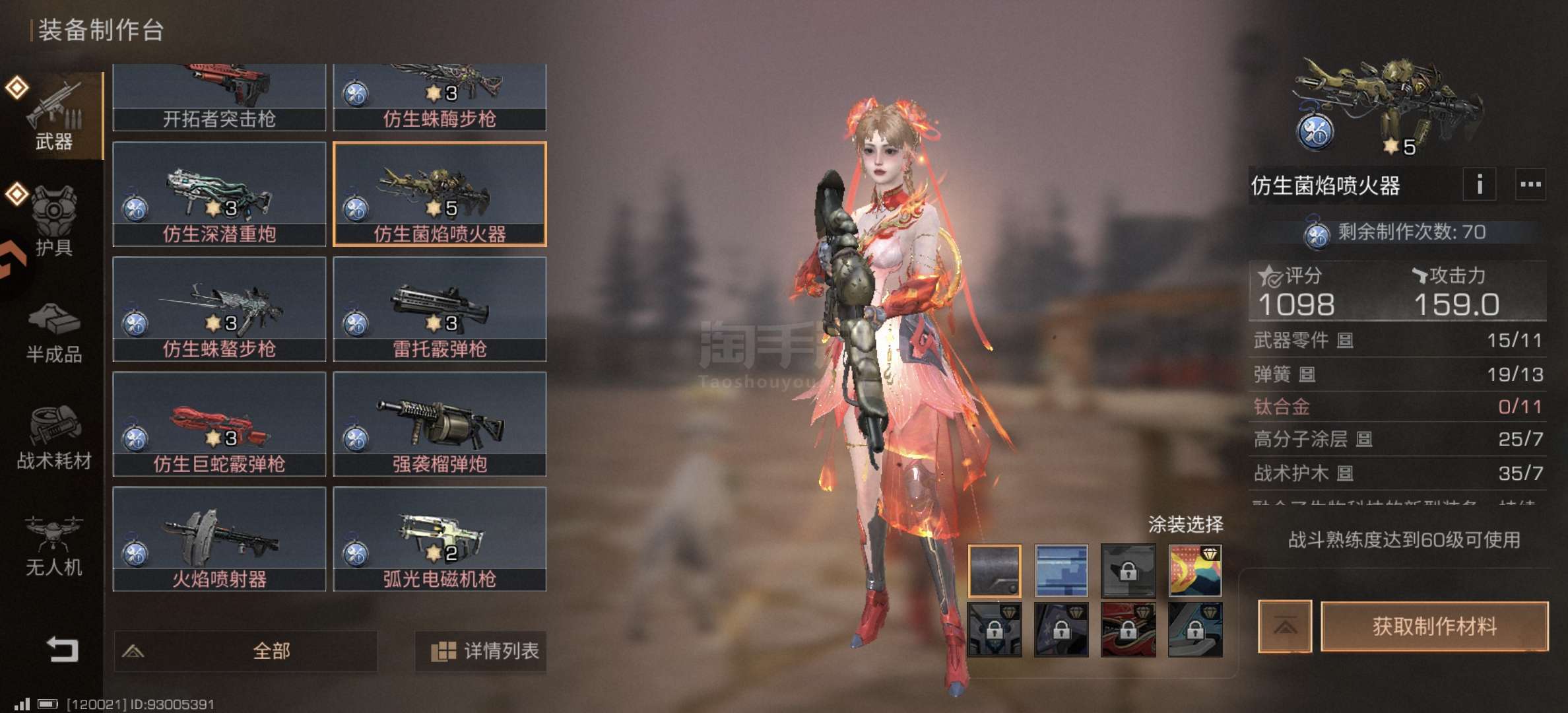Select the 仿生深潜重炮 weapon tile
Viewport: 1568px width, 713px height.
pos(219,194)
